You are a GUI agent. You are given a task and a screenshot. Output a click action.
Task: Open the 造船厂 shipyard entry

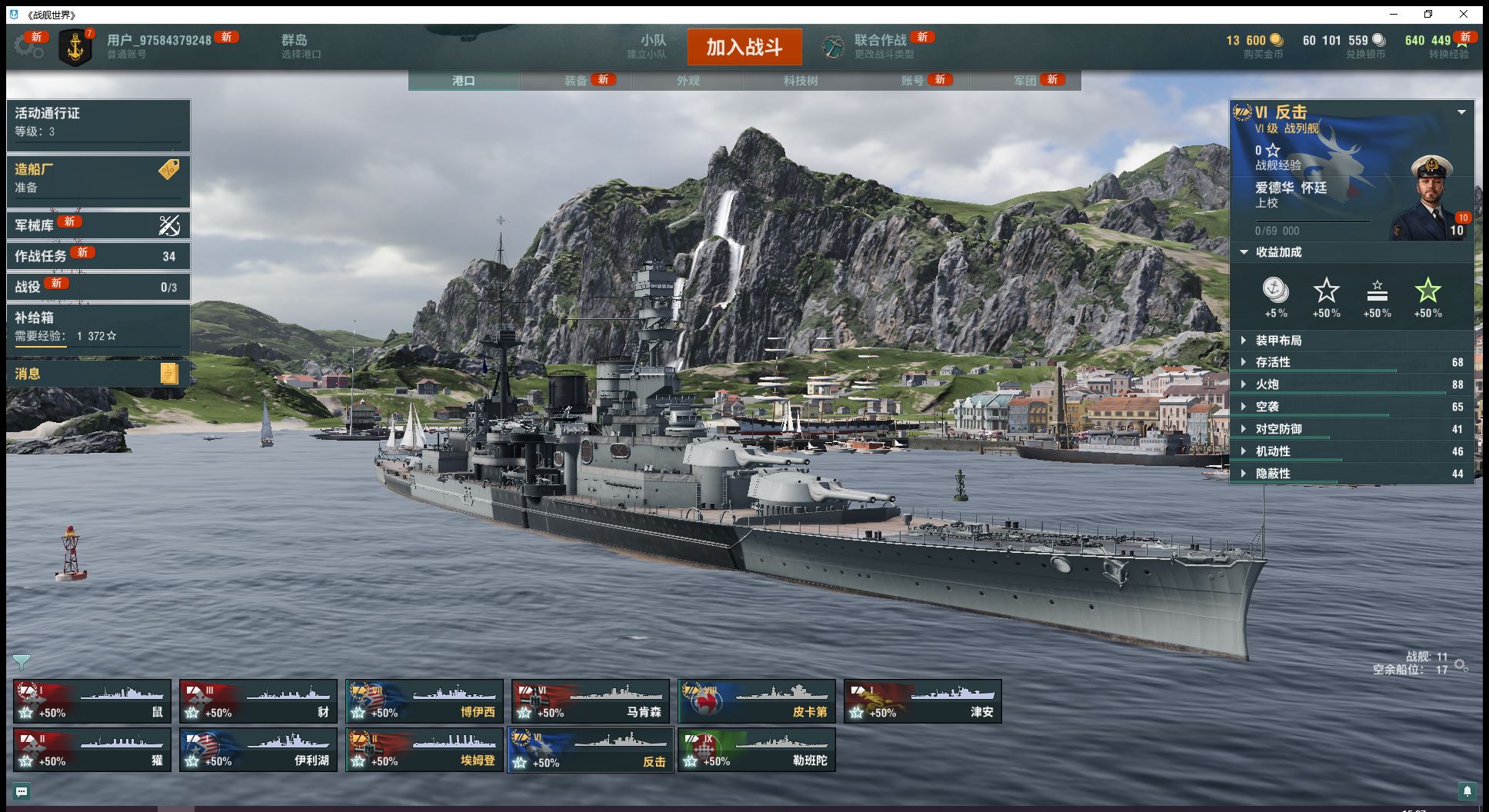[x=98, y=178]
